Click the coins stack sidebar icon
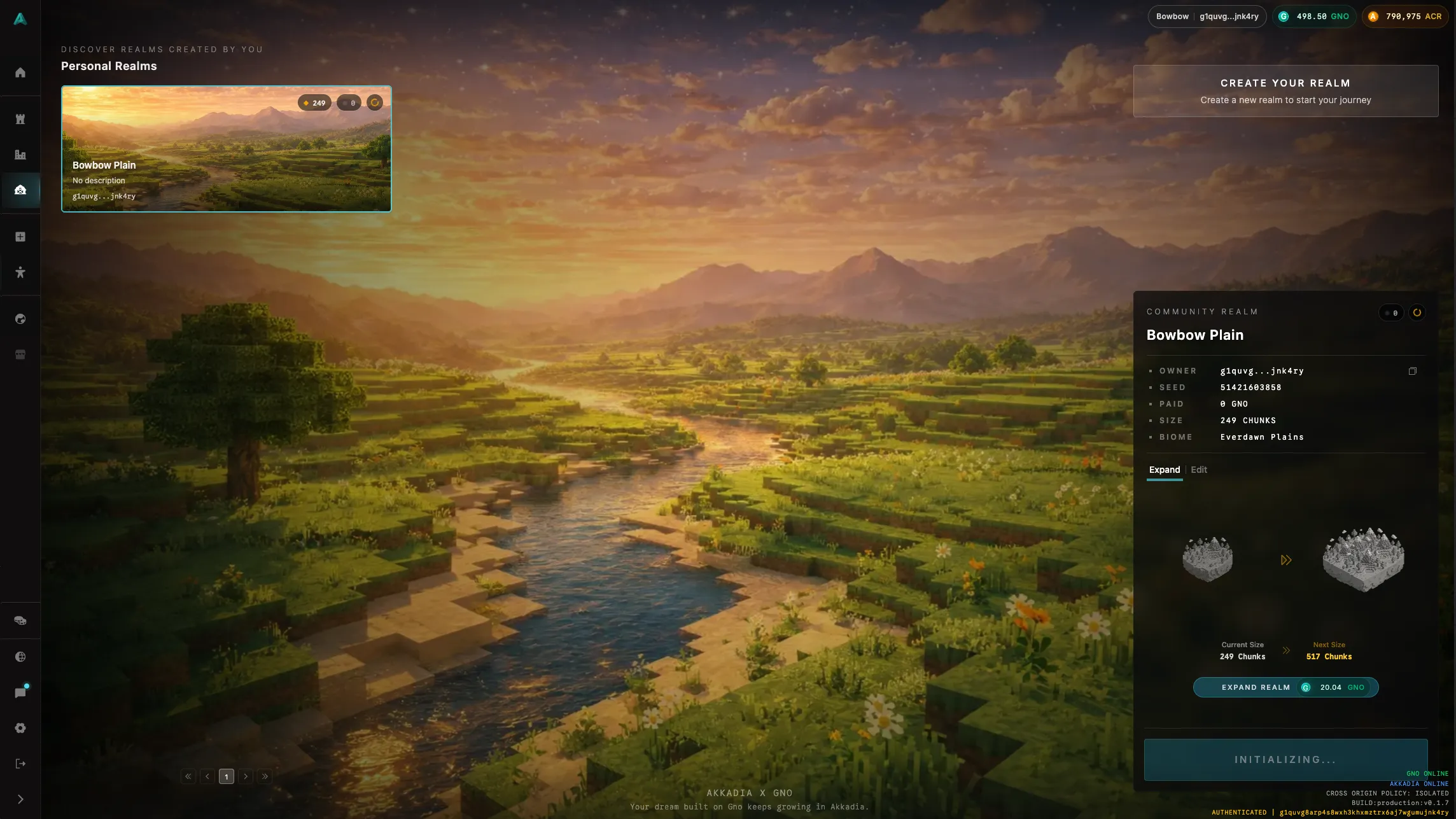This screenshot has width=1456, height=819. click(20, 620)
